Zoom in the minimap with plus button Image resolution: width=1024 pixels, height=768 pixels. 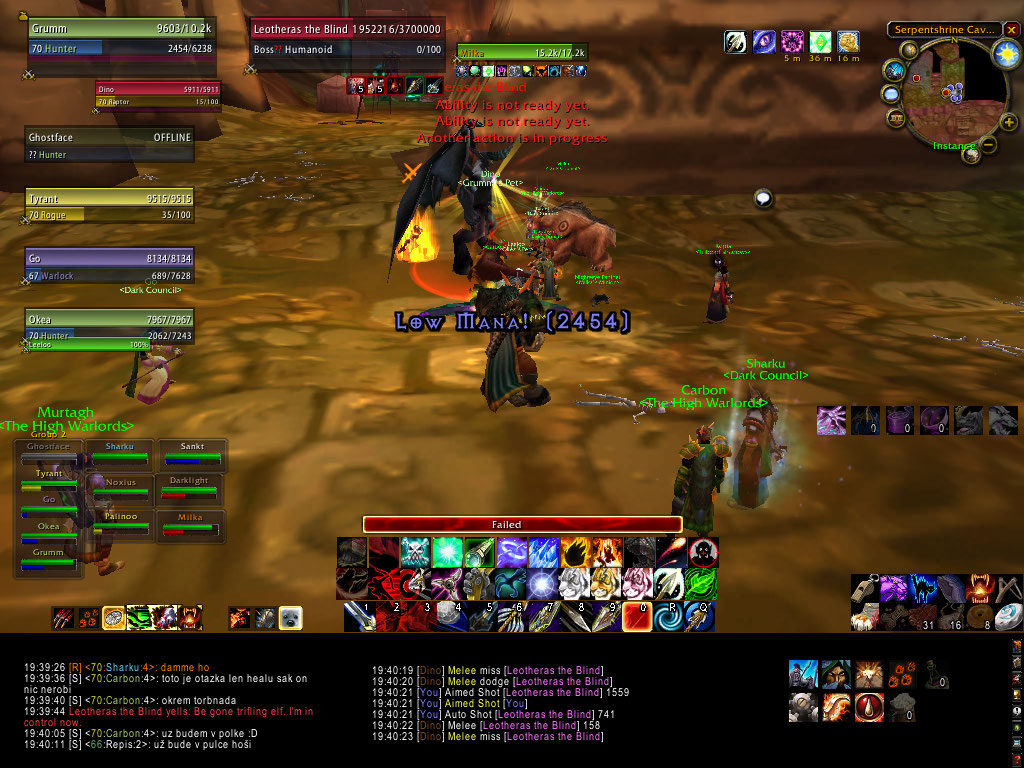(1009, 122)
